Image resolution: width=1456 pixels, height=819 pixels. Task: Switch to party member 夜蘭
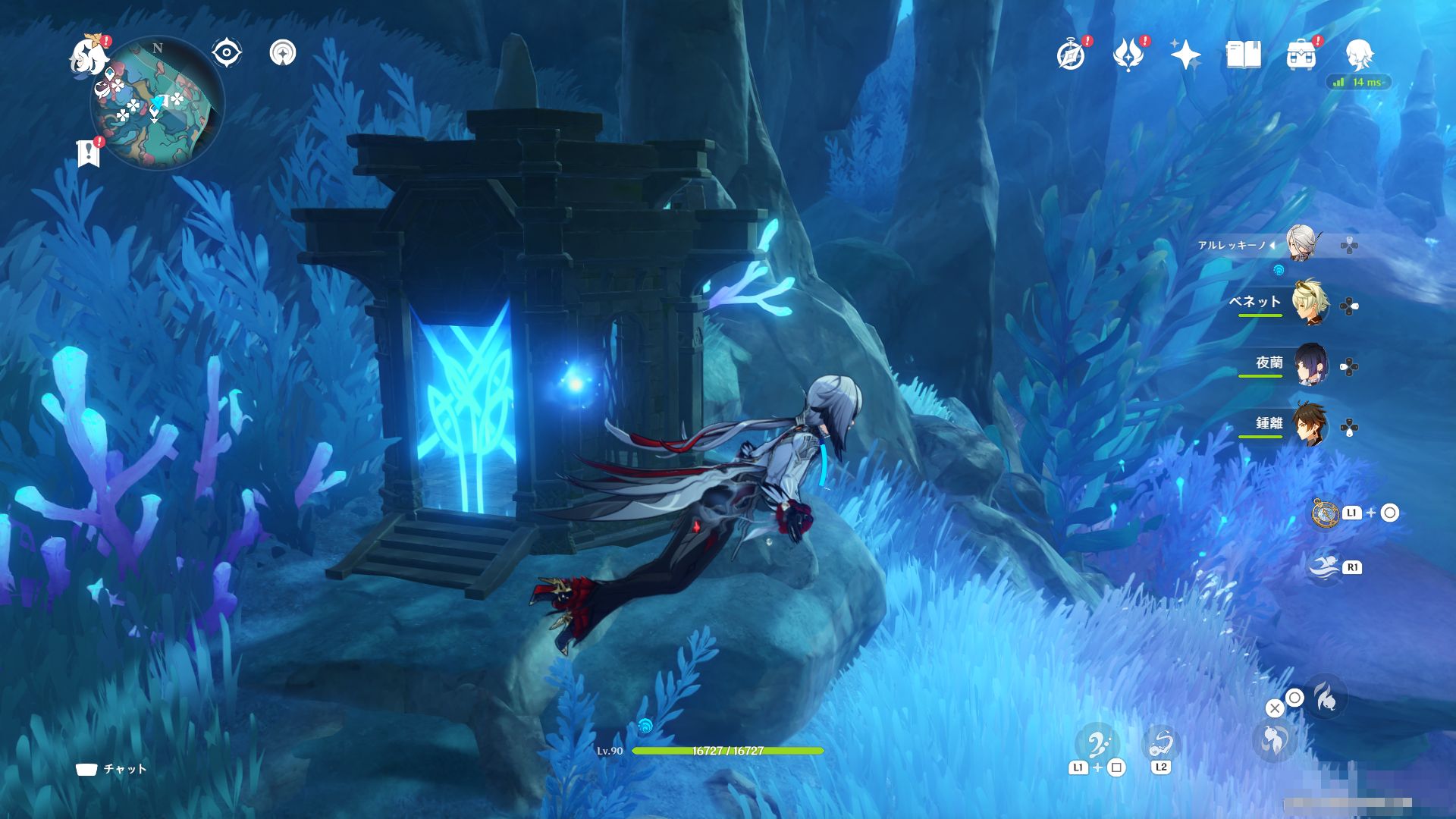pos(1310,366)
